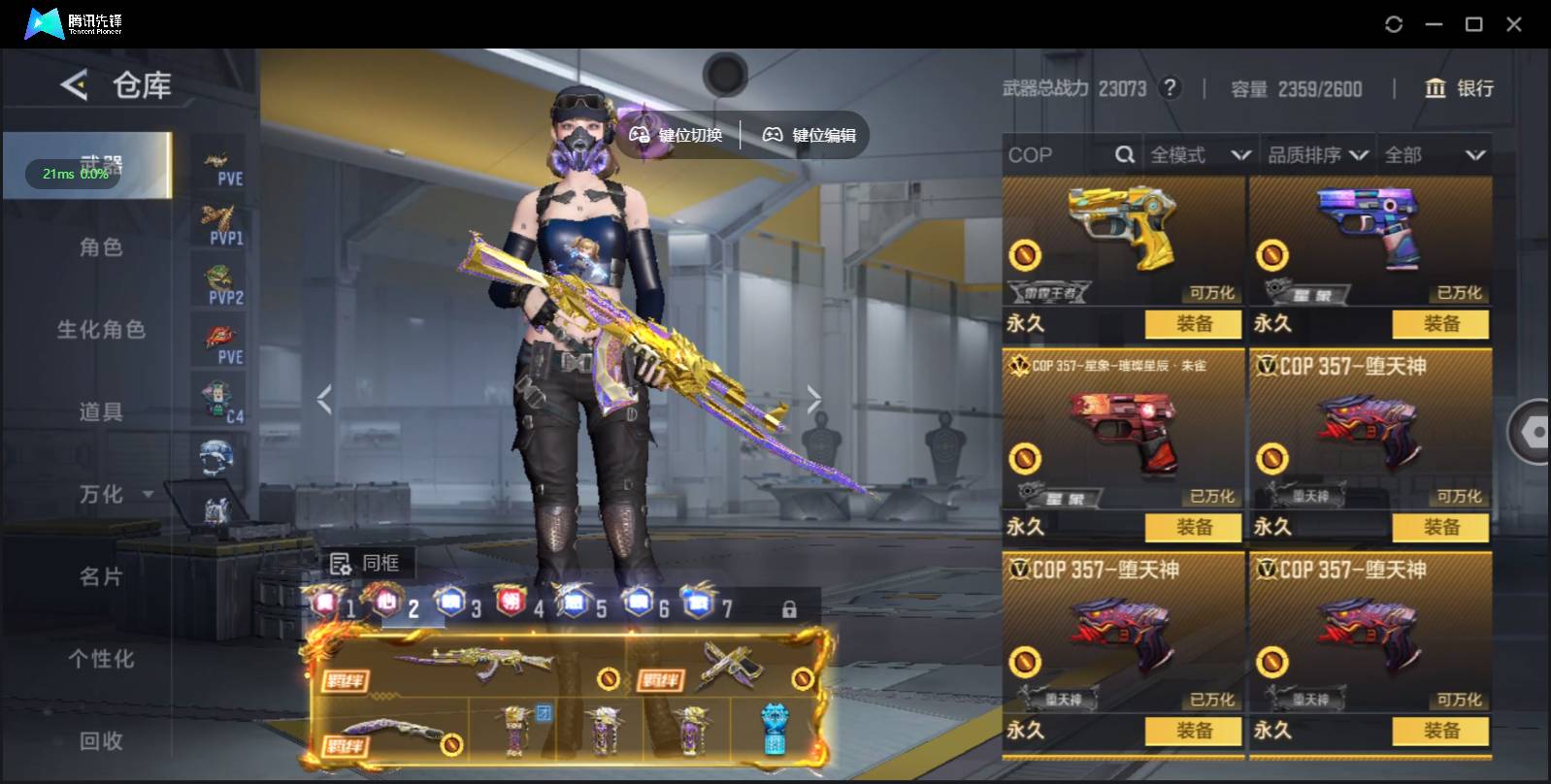1551x784 pixels.
Task: Switch to the 角色 category tab
Action: point(101,247)
